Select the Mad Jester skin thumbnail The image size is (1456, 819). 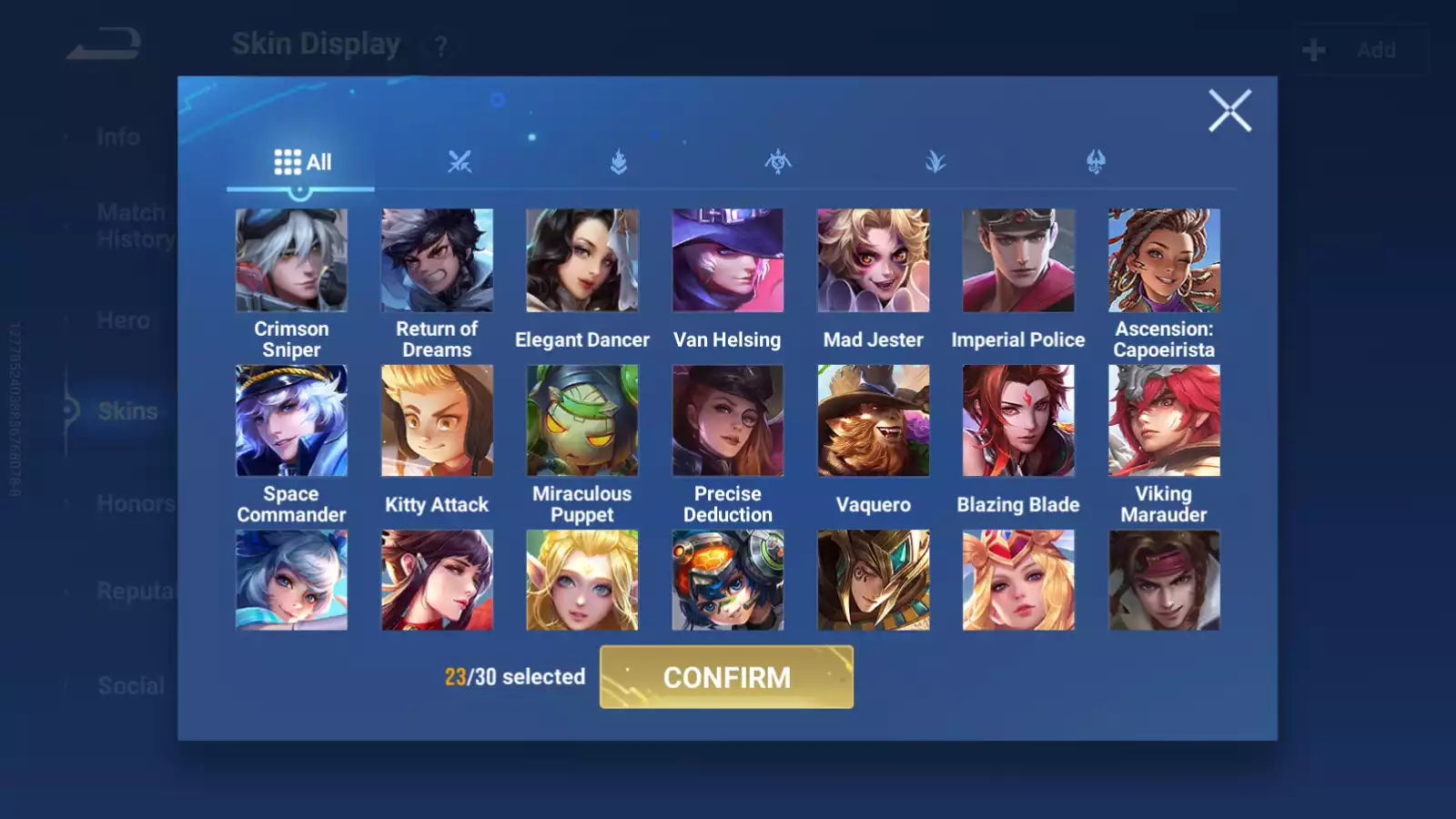point(873,259)
